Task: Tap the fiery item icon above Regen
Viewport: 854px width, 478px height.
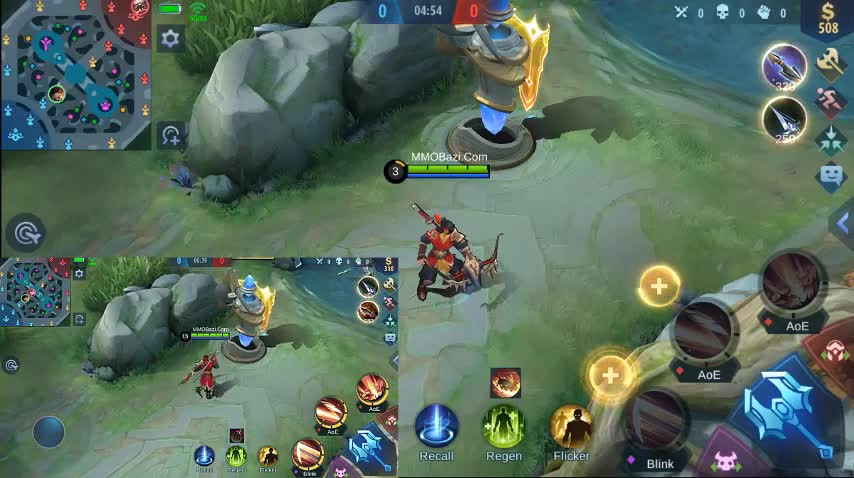Action: point(505,383)
